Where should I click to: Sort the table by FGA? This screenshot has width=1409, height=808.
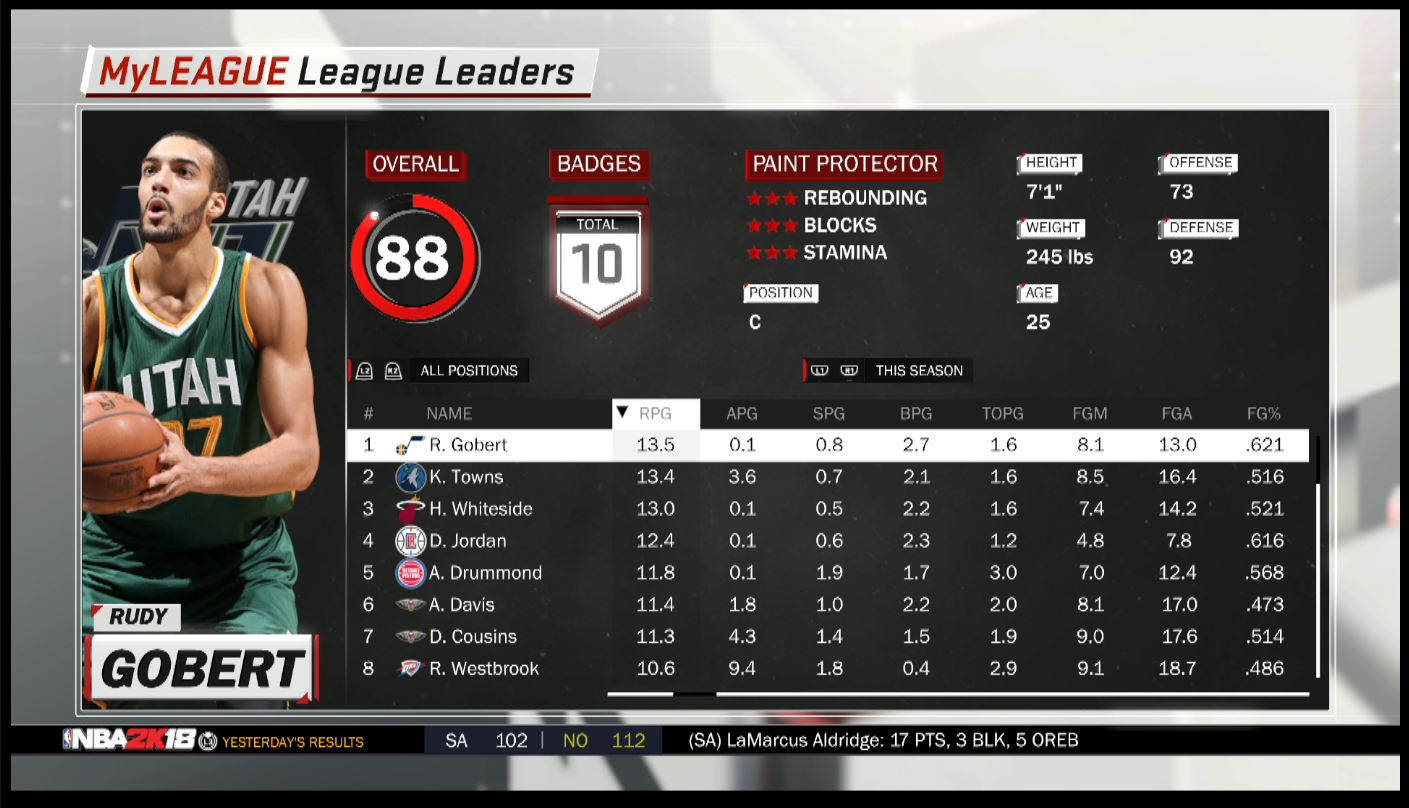pyautogui.click(x=1177, y=413)
